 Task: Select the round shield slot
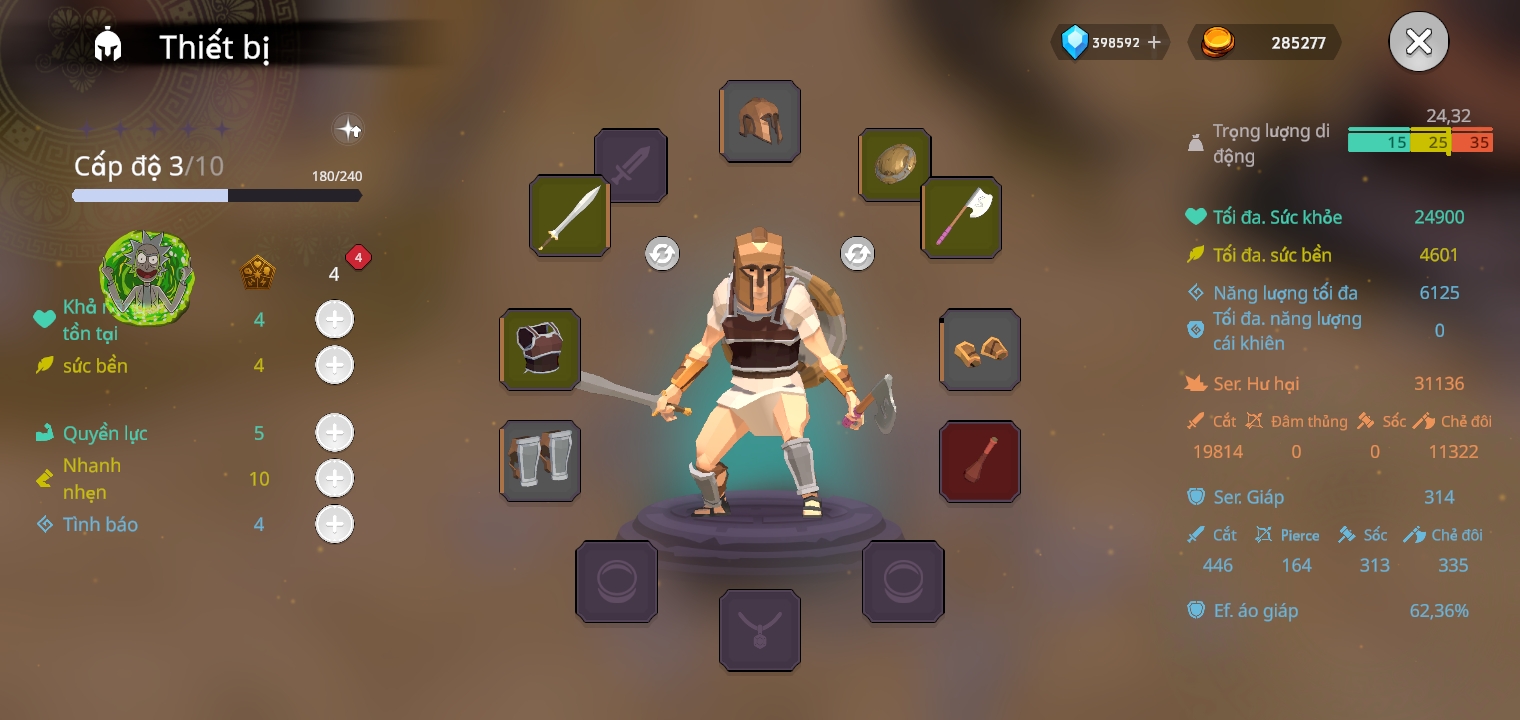[895, 164]
